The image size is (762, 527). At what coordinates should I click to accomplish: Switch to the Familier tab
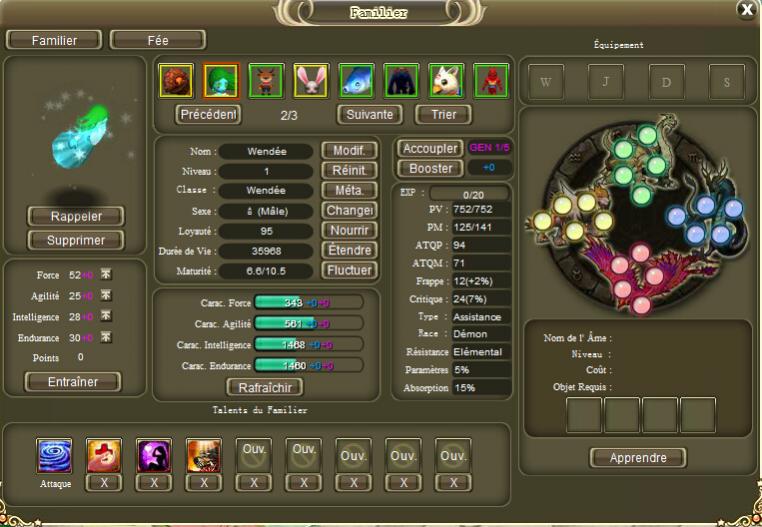(55, 40)
